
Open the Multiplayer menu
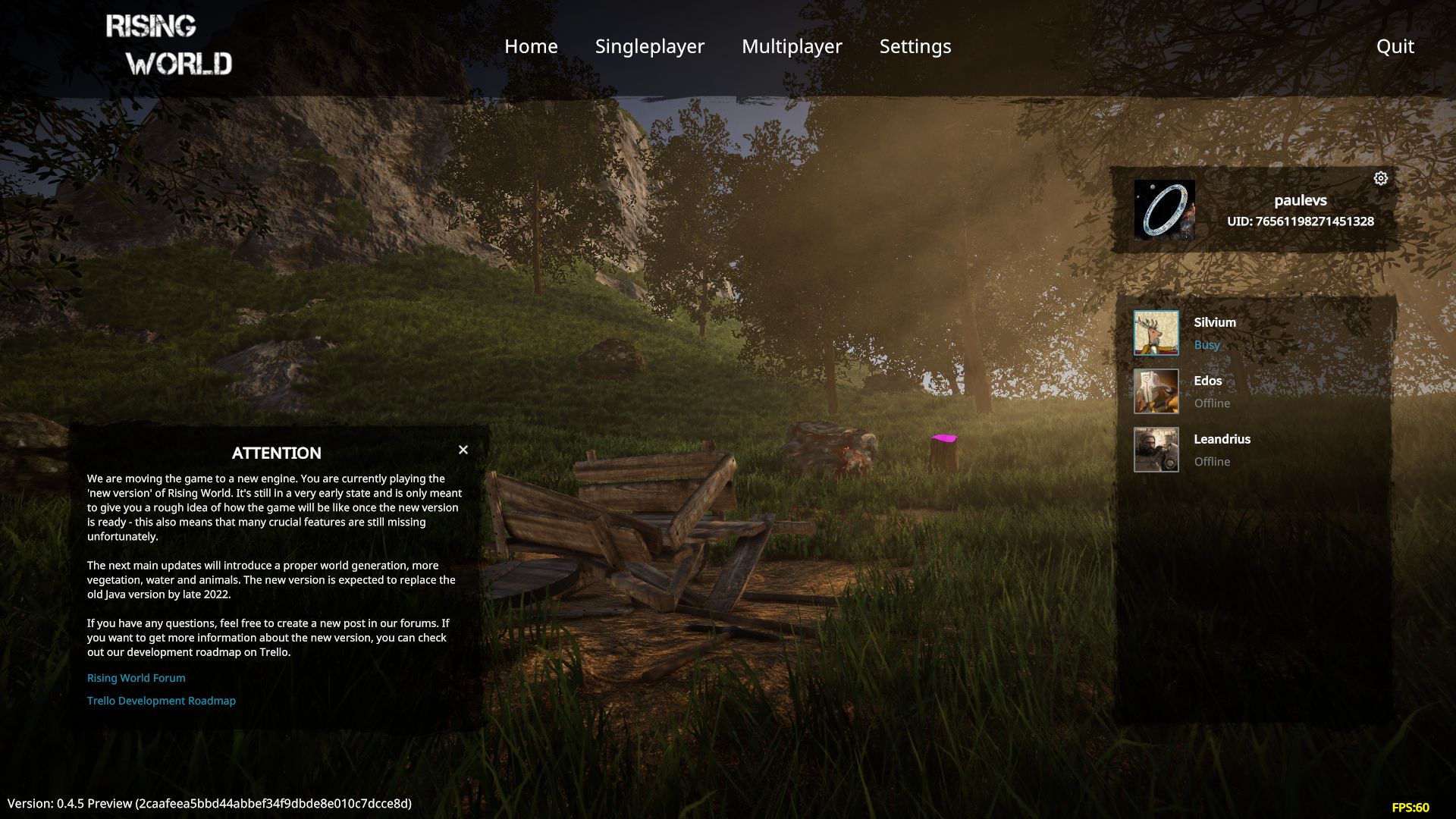[x=792, y=46]
